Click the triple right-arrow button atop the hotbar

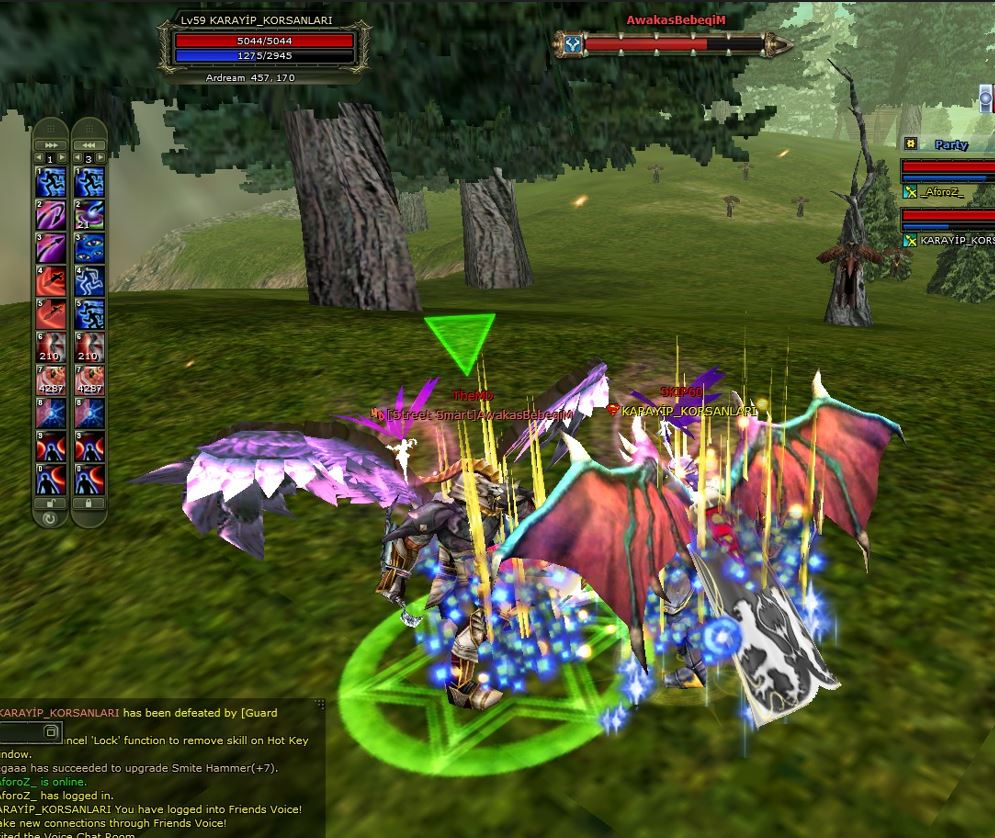point(50,143)
